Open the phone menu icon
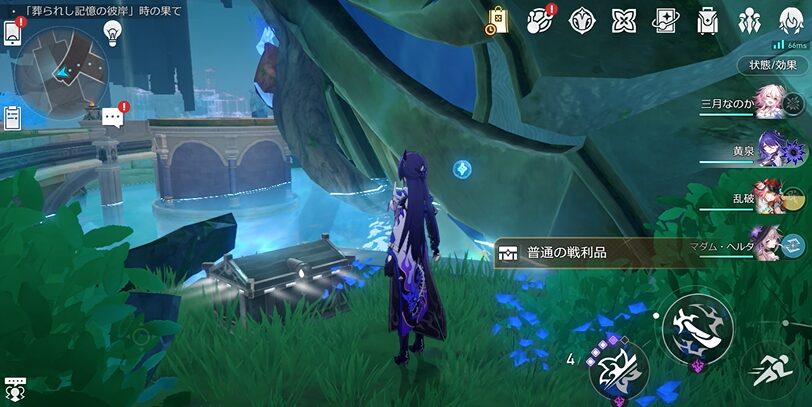 tap(12, 32)
